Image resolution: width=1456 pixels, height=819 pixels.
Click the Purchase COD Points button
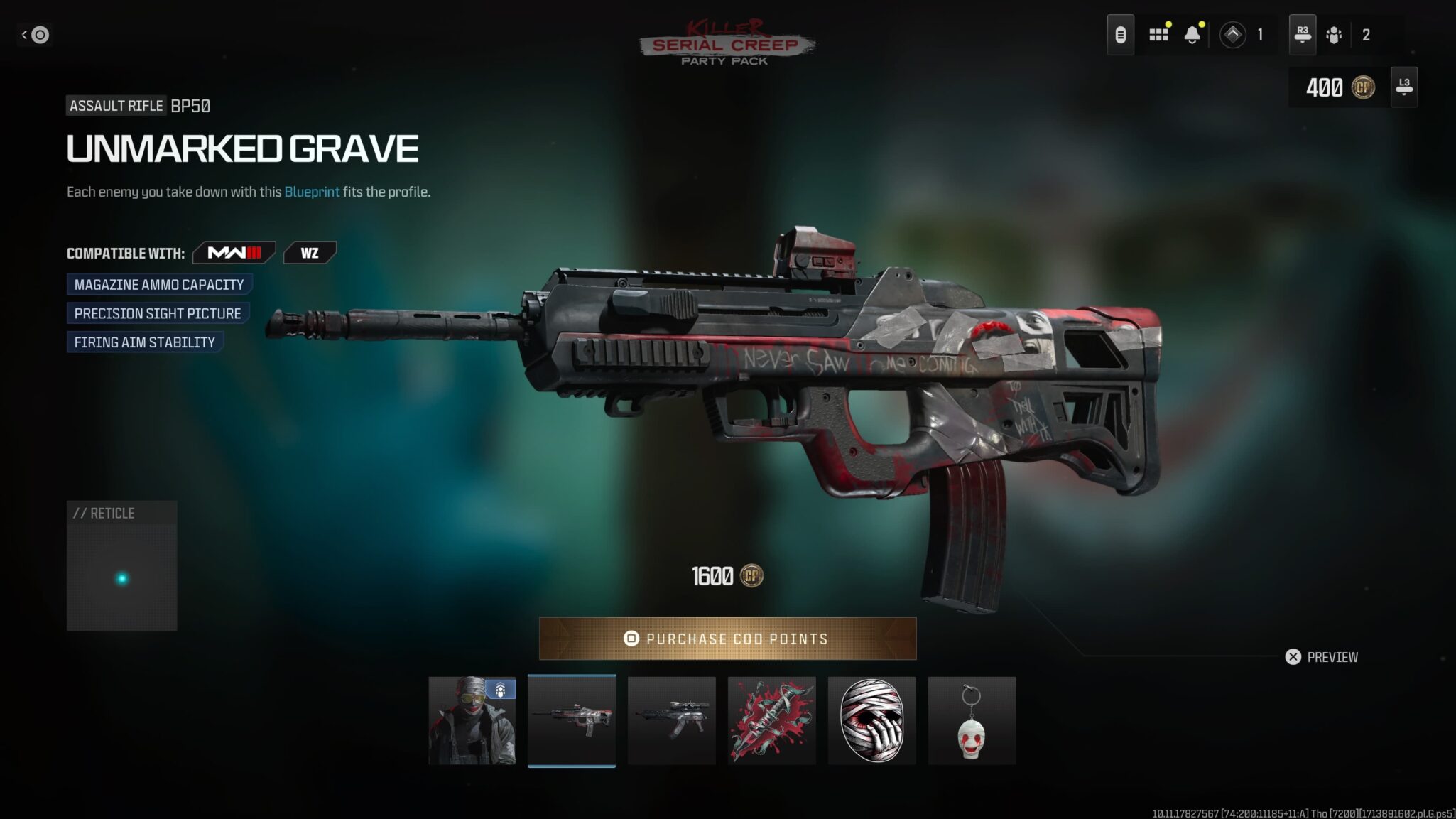[727, 639]
